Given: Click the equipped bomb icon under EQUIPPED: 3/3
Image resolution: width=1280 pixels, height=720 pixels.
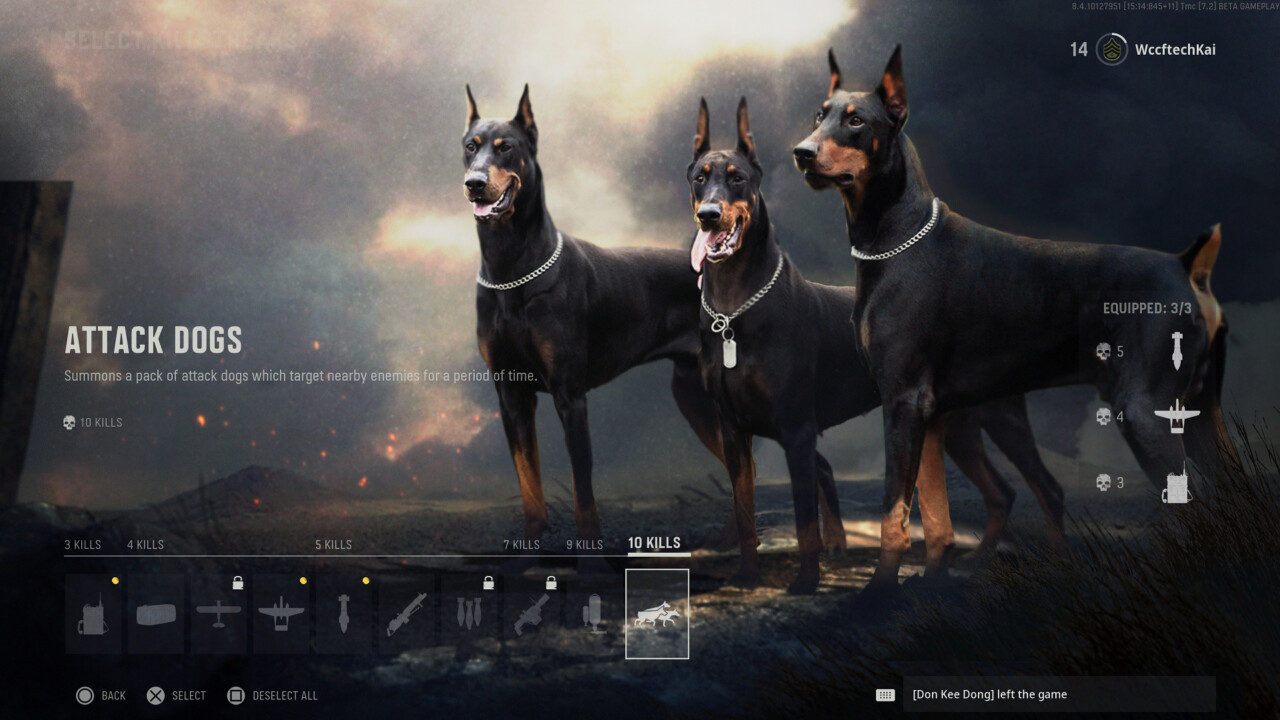Looking at the screenshot, I should (1177, 352).
